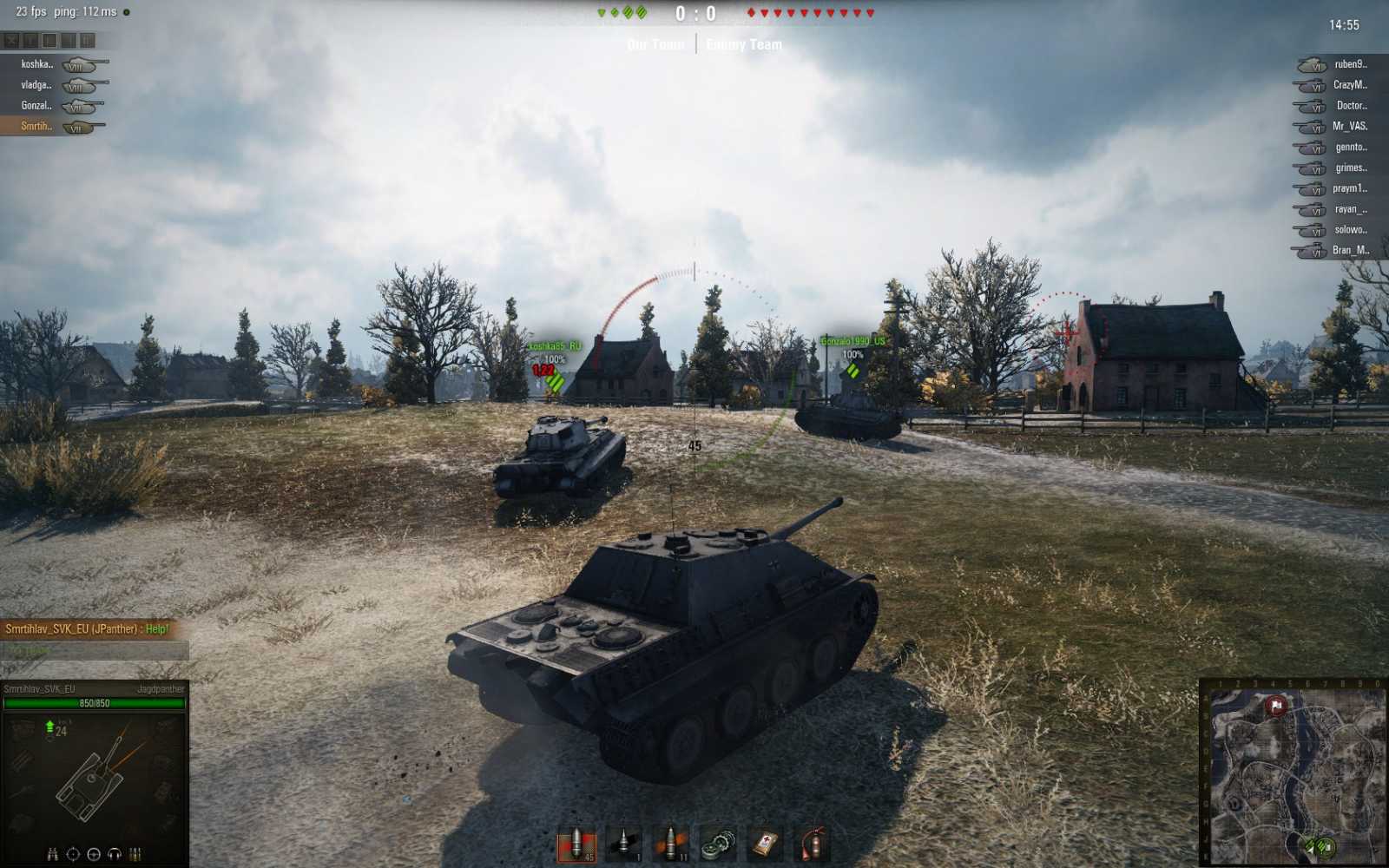This screenshot has height=868, width=1389.
Task: Select the HE shell with 11 rounds
Action: tap(671, 844)
